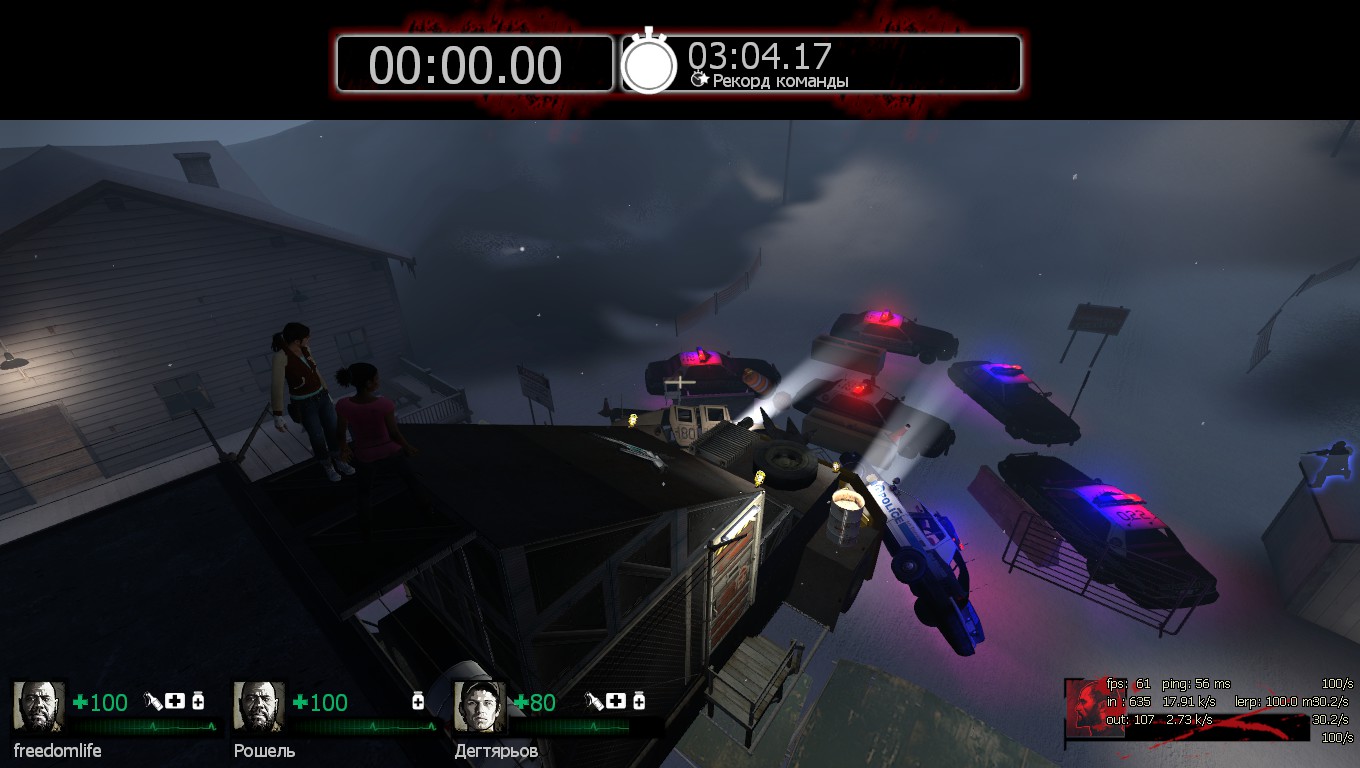Click freedomlife's survivor portrait

tap(39, 707)
